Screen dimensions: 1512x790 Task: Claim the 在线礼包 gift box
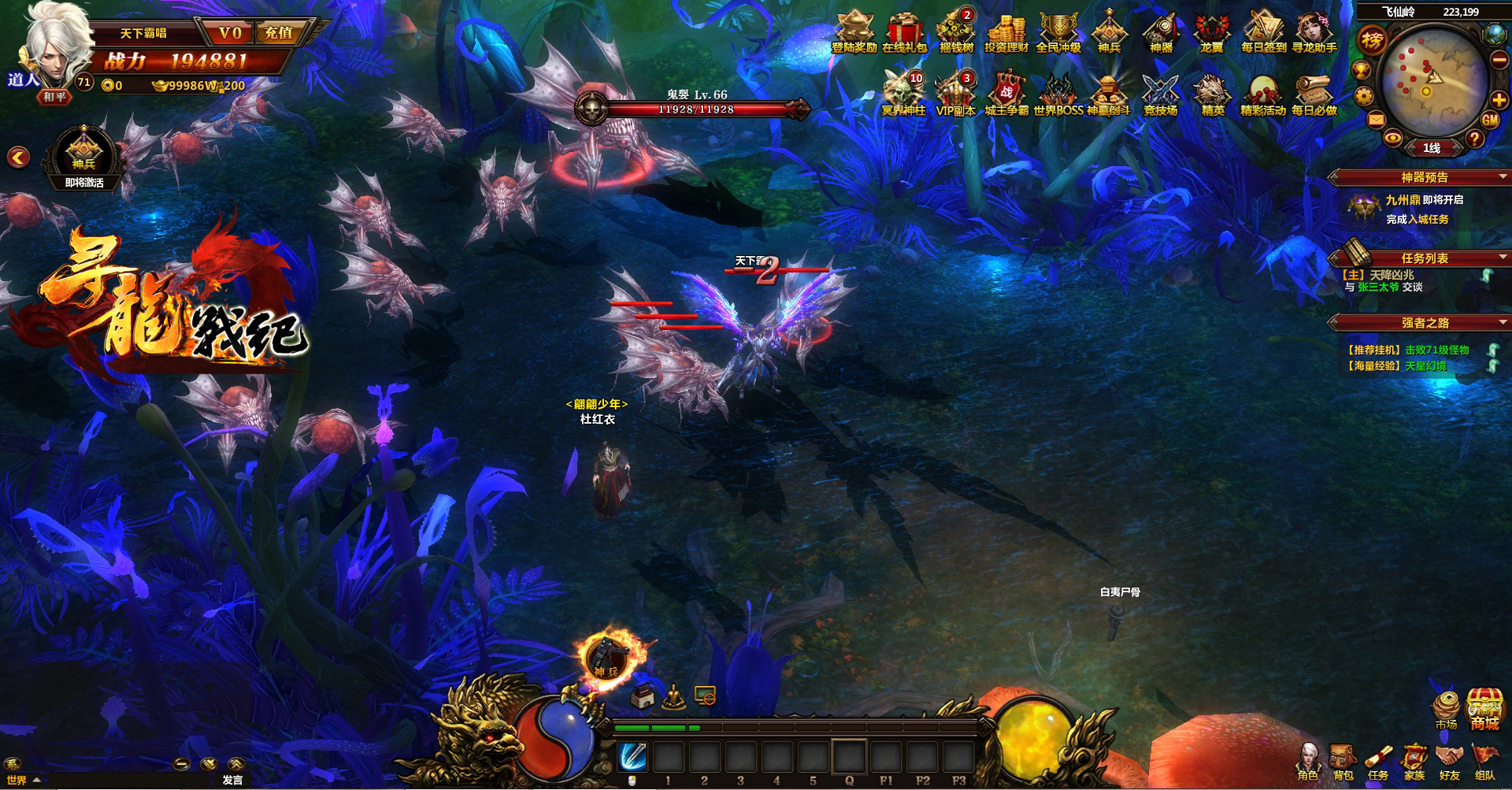coord(904,32)
